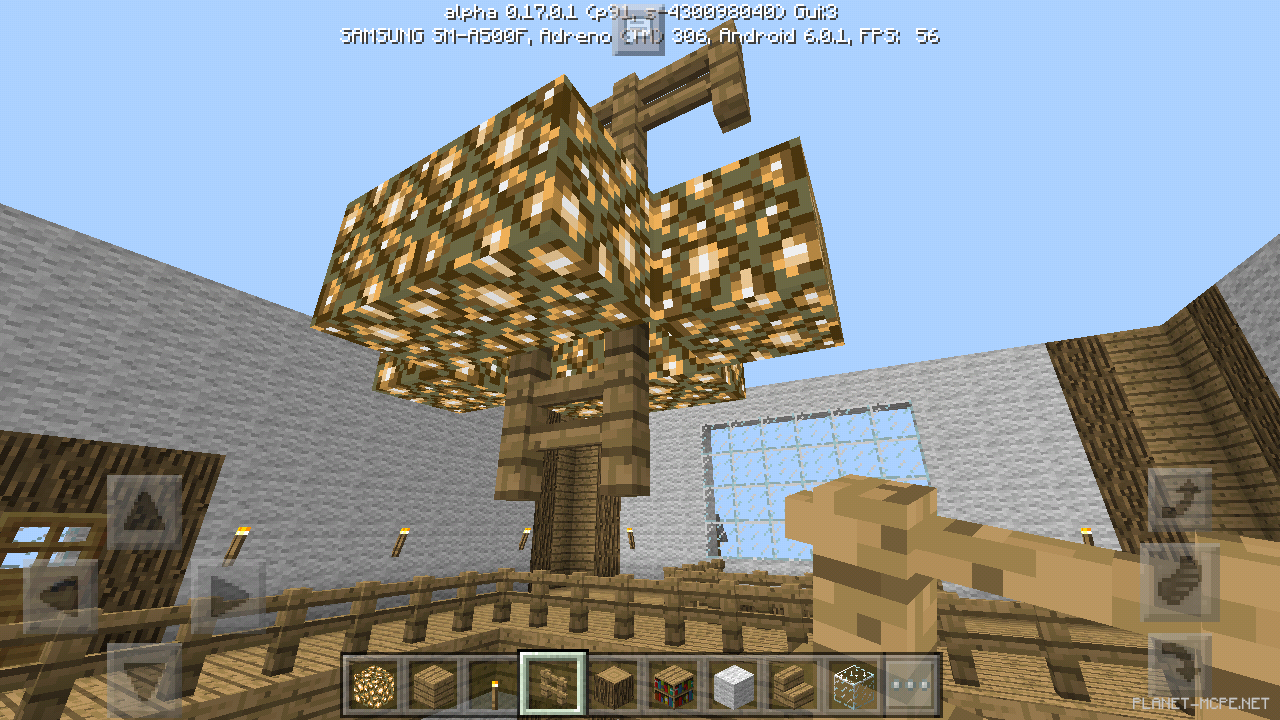
Task: Select the currently highlighted trapdoor slot
Action: pos(553,684)
